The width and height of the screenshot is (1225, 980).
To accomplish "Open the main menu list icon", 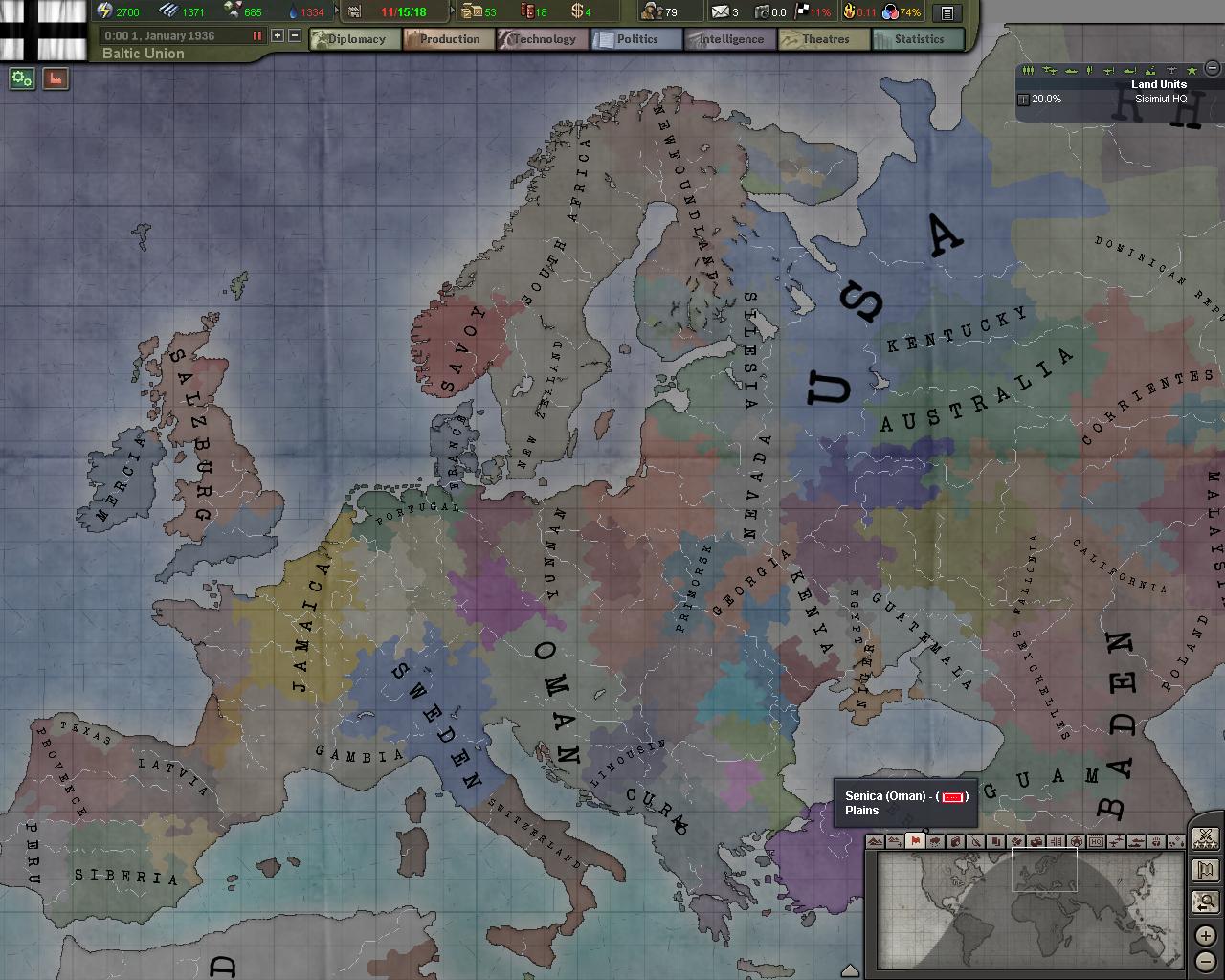I will tap(947, 12).
